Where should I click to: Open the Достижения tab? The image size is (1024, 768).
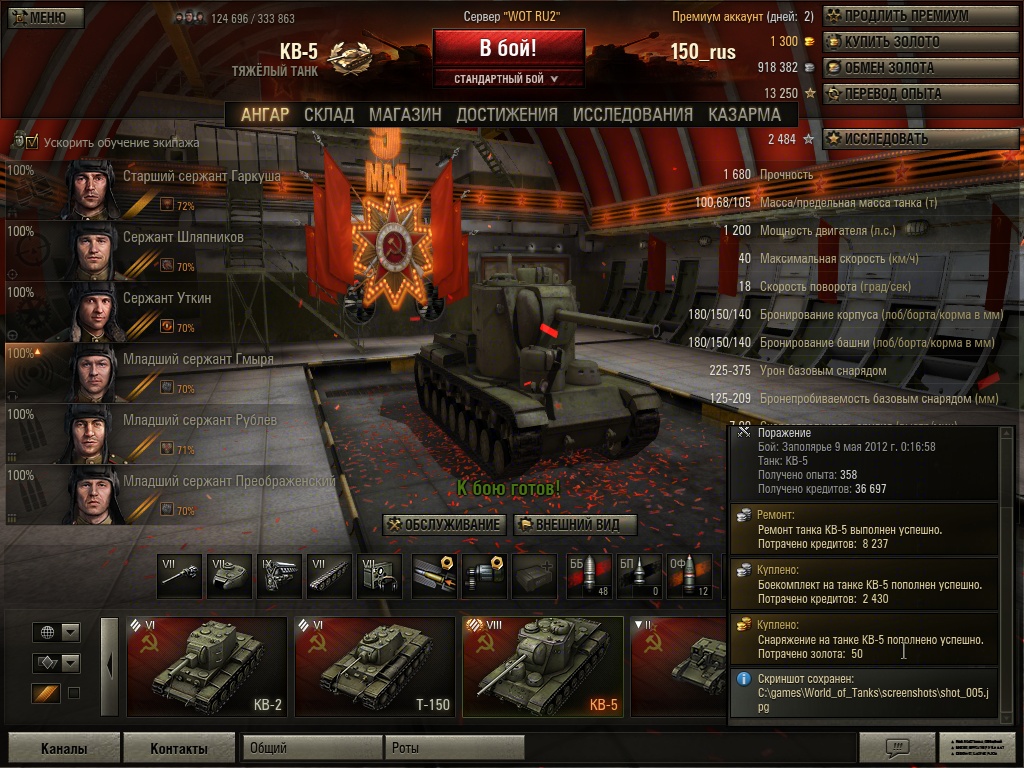click(x=507, y=115)
